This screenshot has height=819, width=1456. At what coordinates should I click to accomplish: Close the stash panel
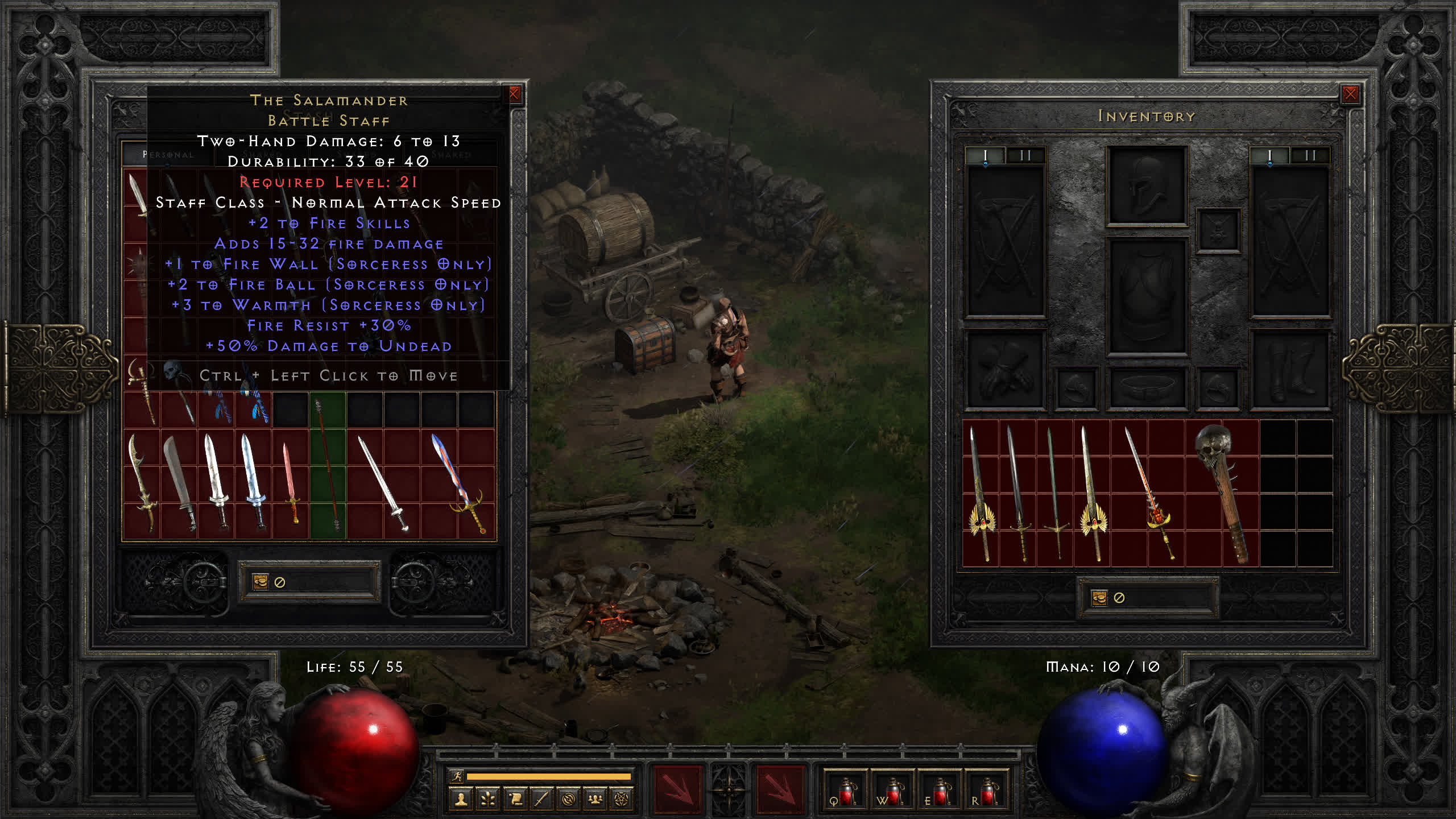[x=514, y=94]
